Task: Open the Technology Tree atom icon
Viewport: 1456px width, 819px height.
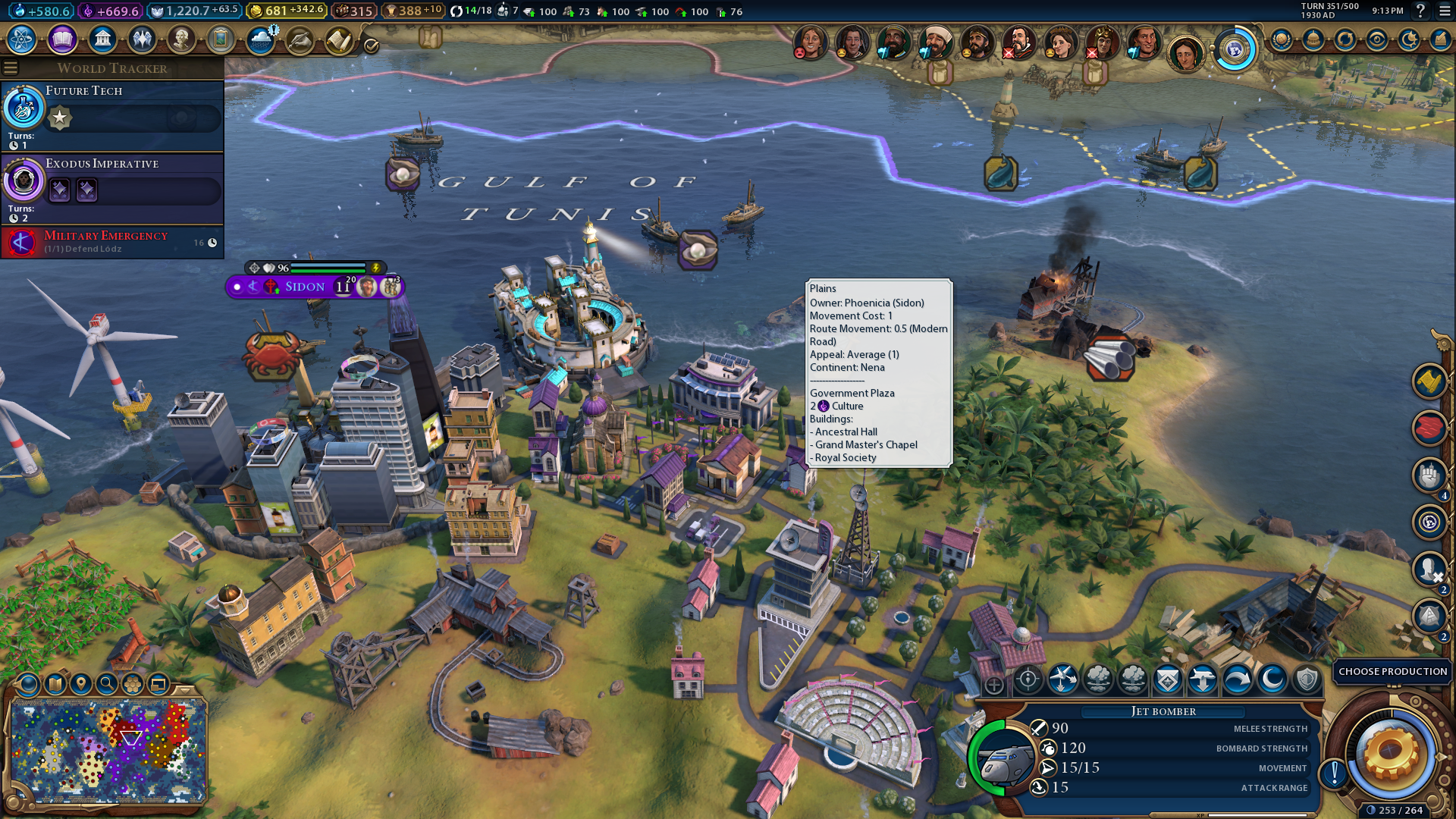Action: [22, 39]
